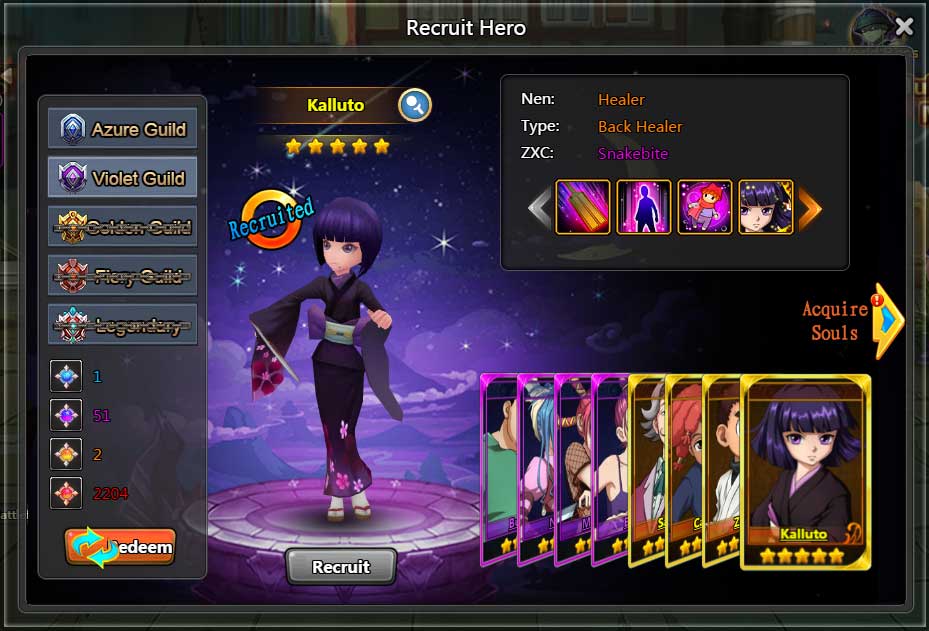Select the red-haired chibi character skill icon

pyautogui.click(x=704, y=207)
